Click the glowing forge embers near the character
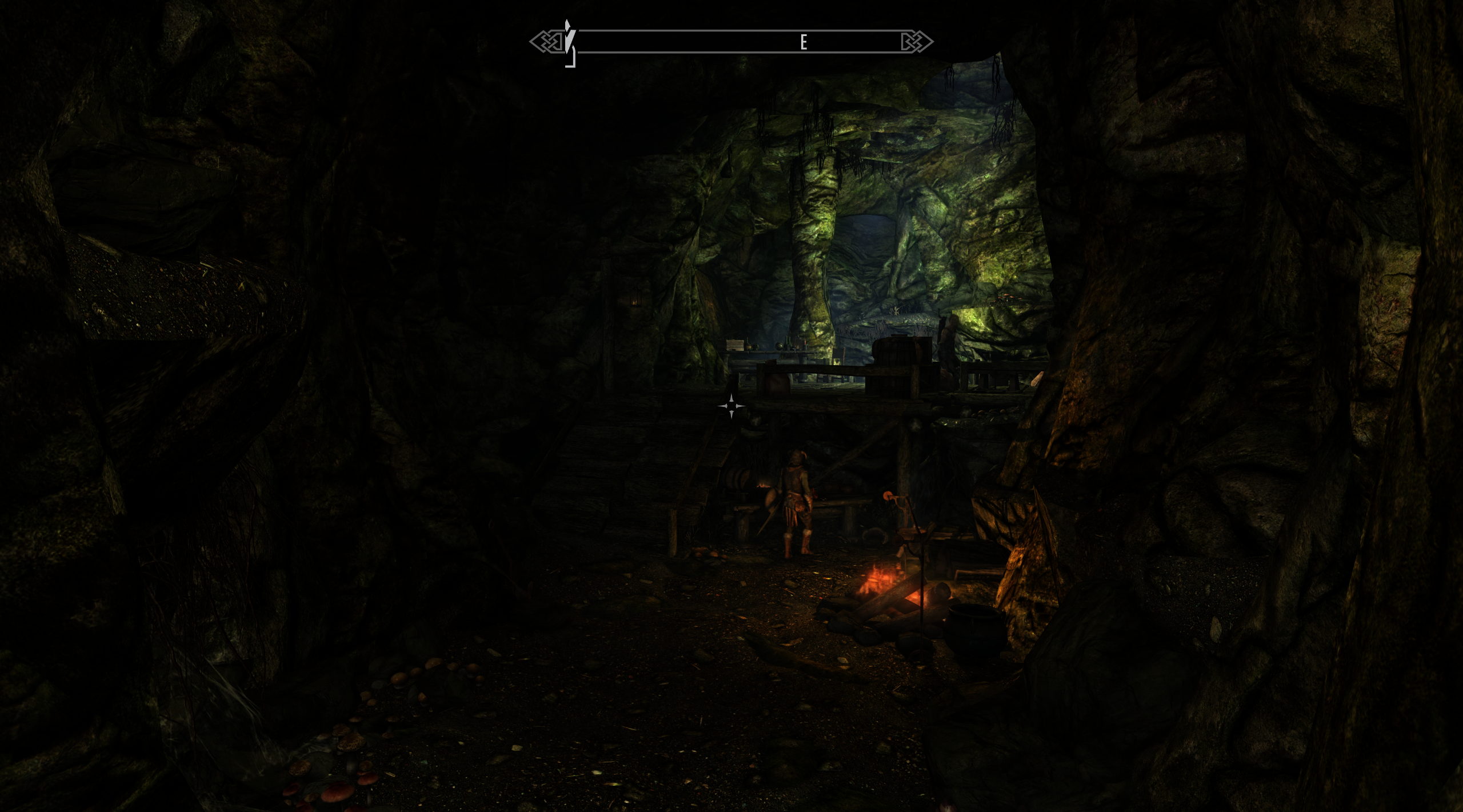1463x812 pixels. click(762, 485)
